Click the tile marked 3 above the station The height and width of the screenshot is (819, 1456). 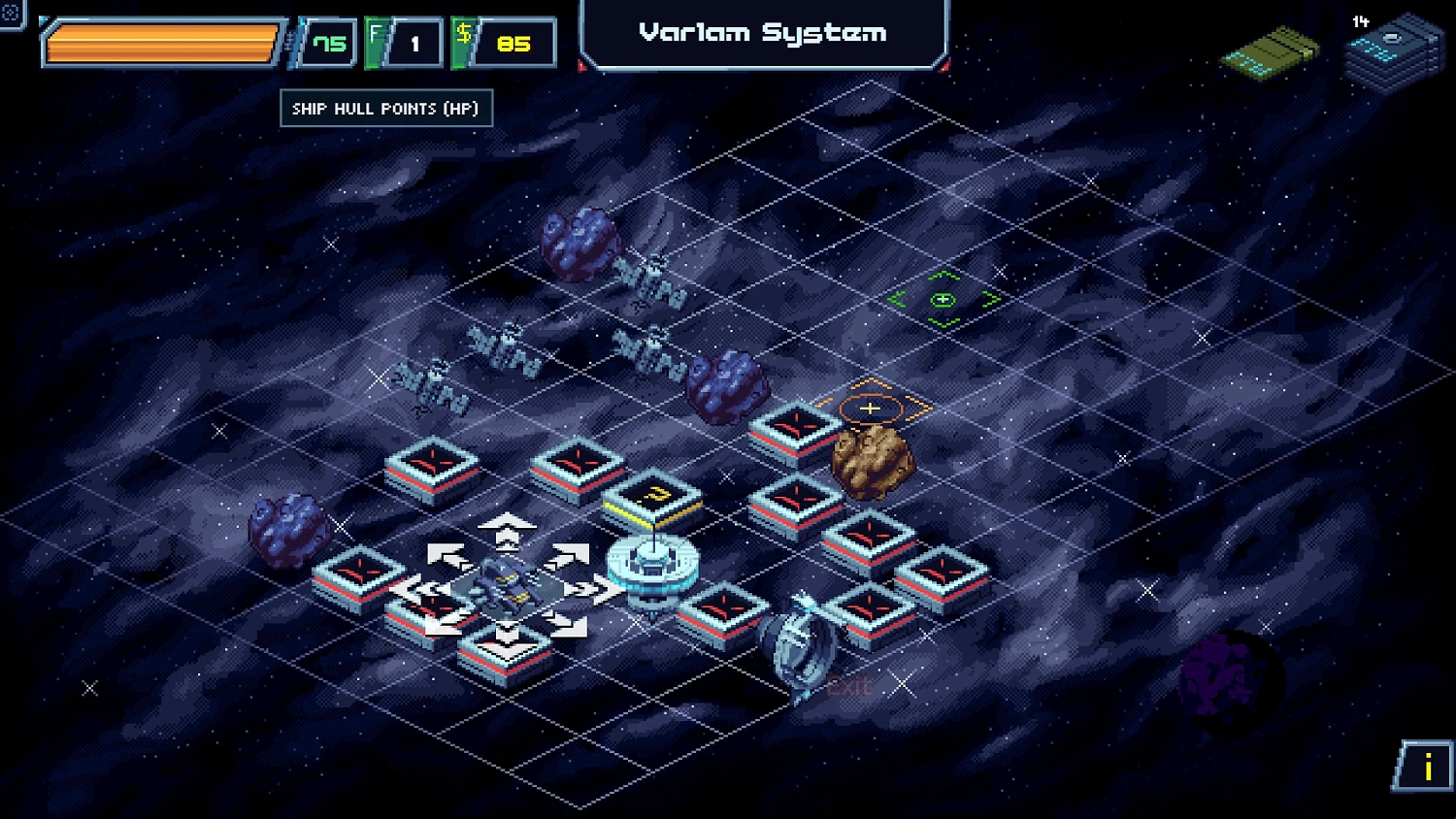[x=652, y=495]
